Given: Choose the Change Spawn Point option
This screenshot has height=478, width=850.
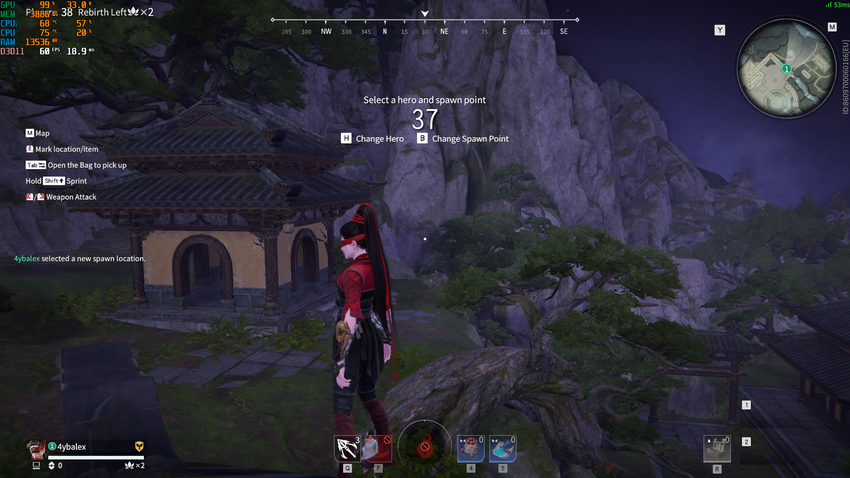Looking at the screenshot, I should (x=463, y=139).
